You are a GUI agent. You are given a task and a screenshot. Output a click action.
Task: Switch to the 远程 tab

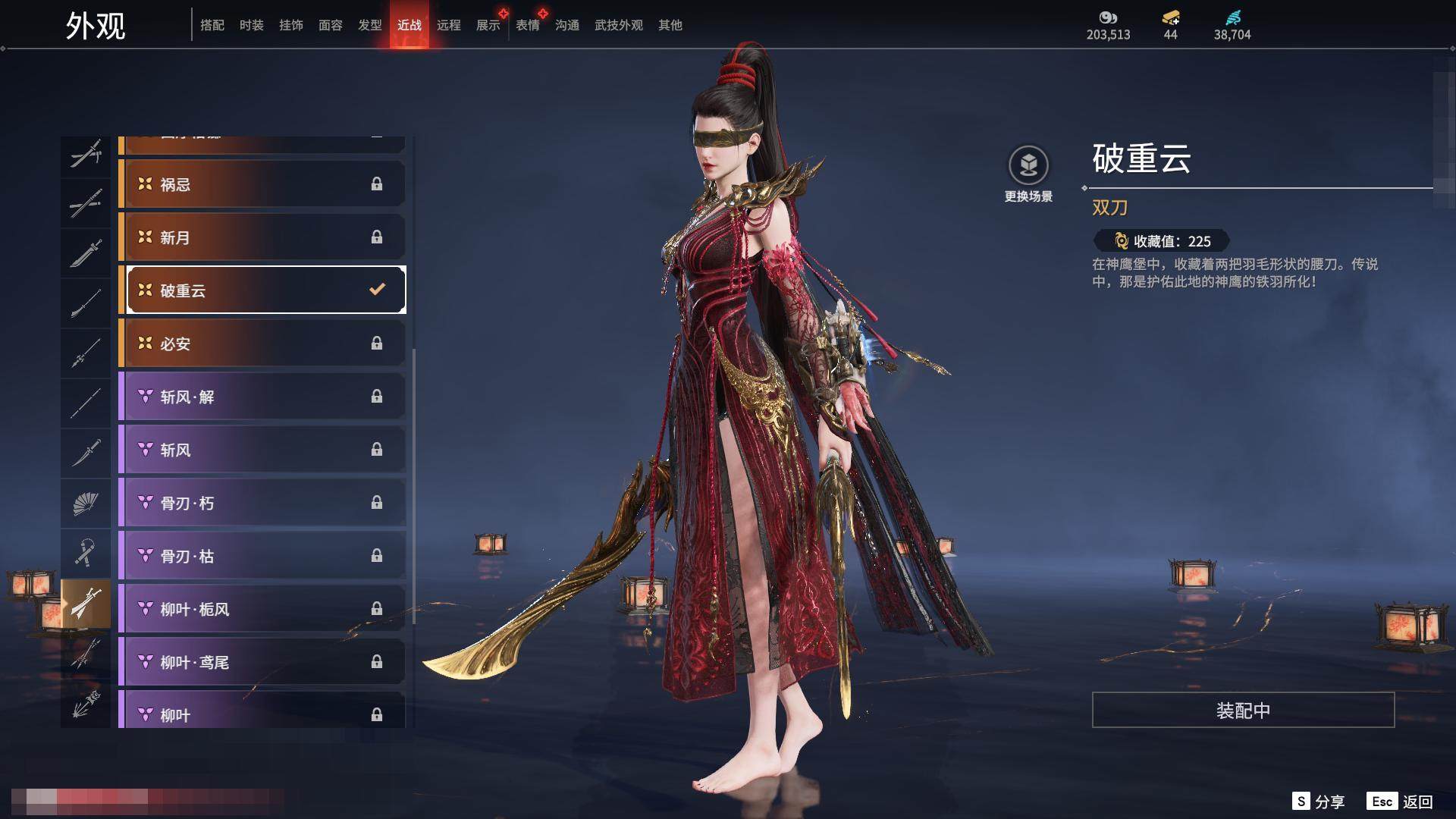click(449, 25)
